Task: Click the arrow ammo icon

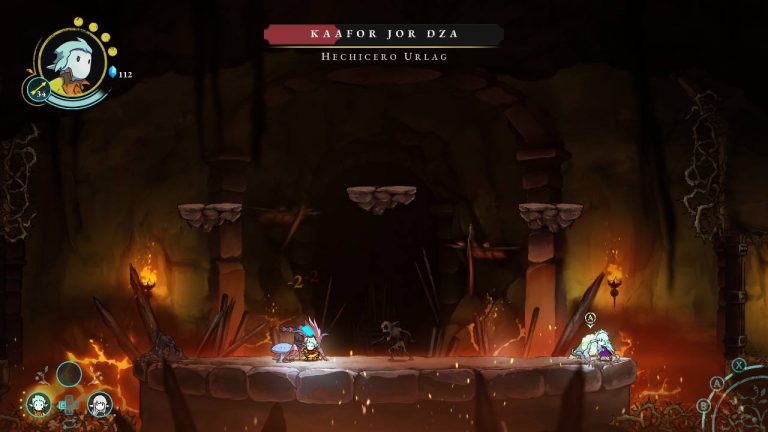Action: tap(38, 91)
